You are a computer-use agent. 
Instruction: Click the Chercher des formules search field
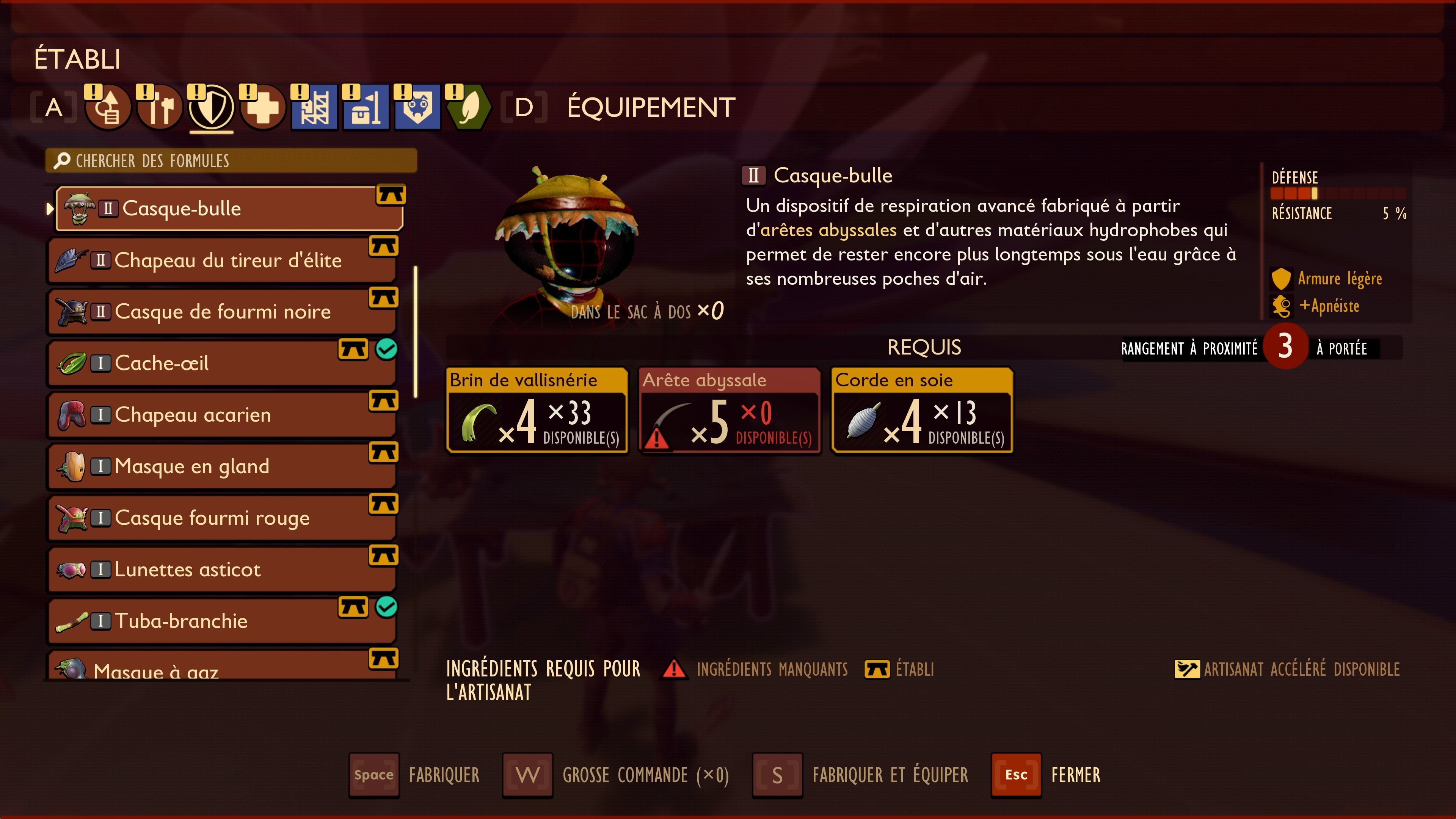[x=231, y=161]
